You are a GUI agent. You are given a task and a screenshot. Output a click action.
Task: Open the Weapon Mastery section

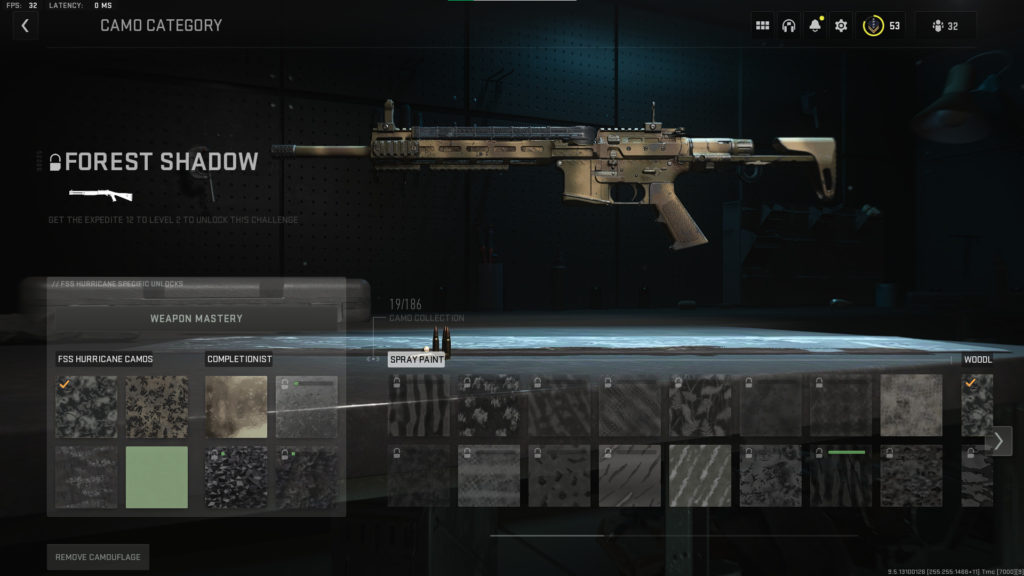196,319
